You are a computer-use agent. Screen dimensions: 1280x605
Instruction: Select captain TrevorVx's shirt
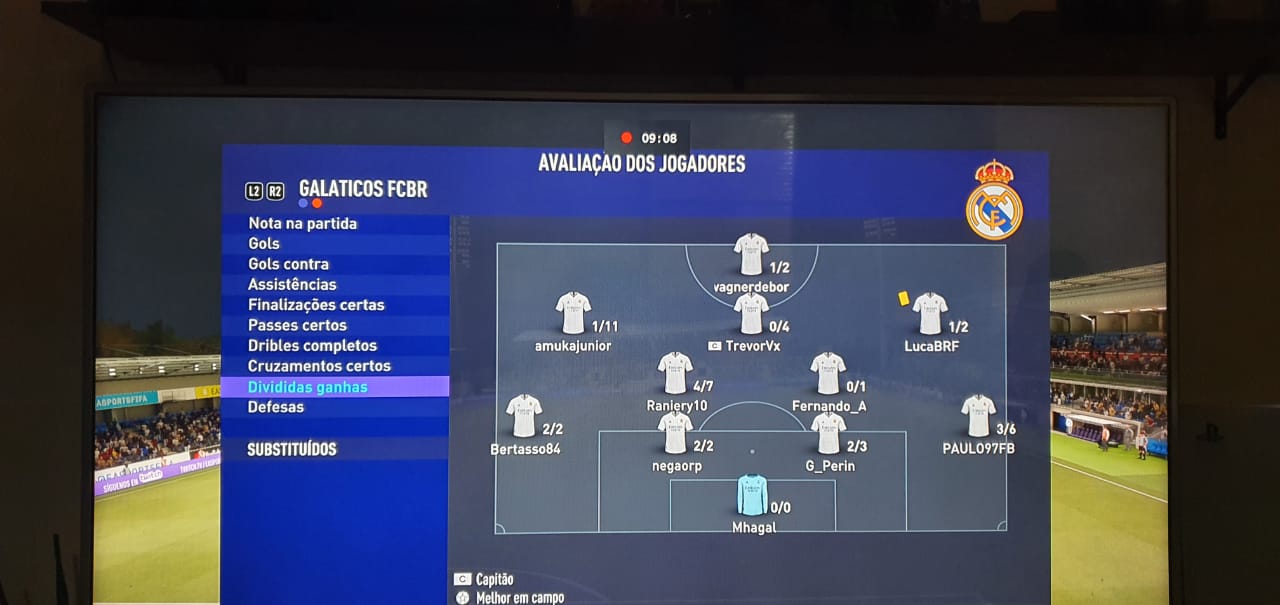[x=751, y=313]
